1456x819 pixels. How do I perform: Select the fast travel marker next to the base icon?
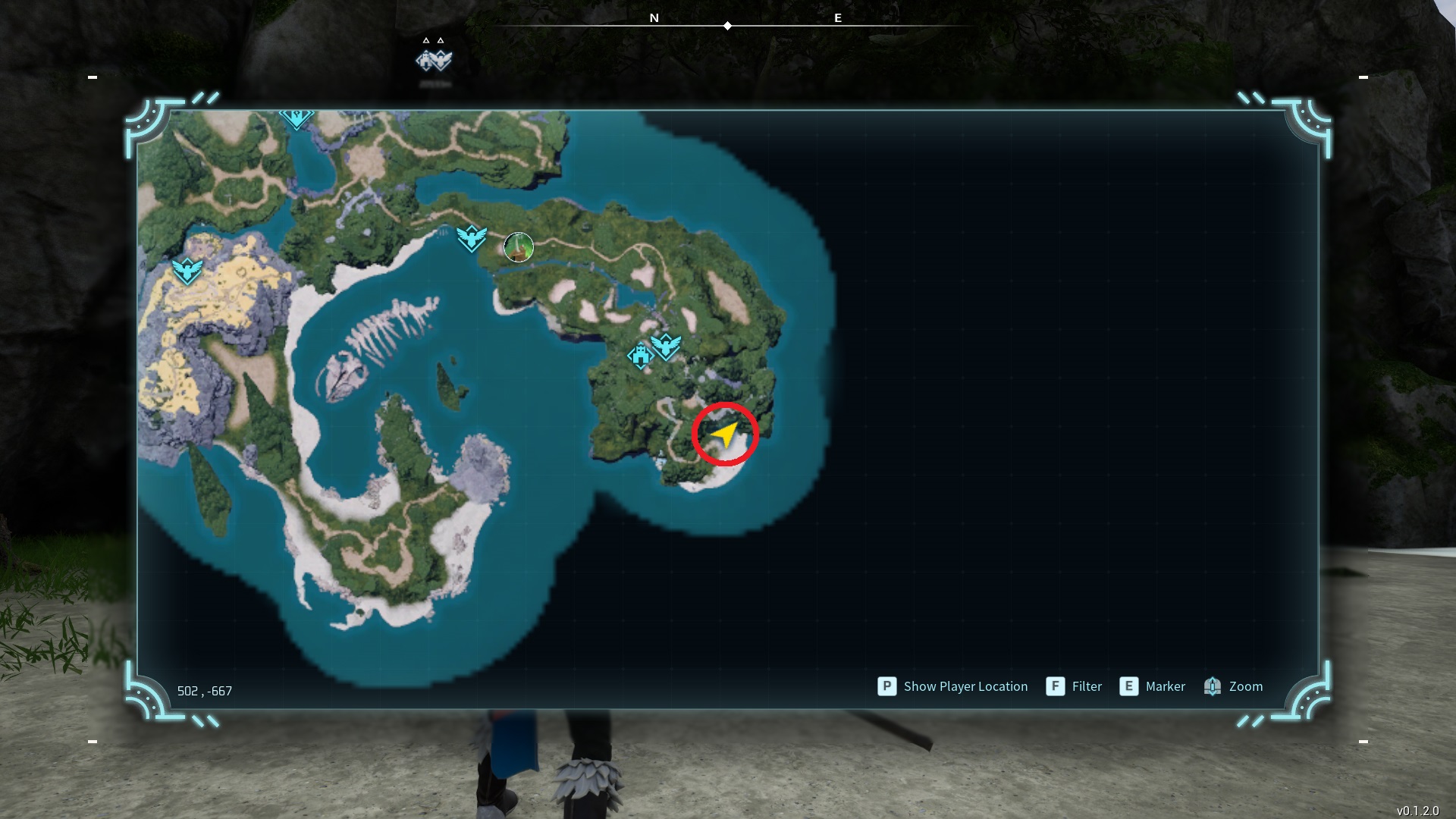(666, 346)
